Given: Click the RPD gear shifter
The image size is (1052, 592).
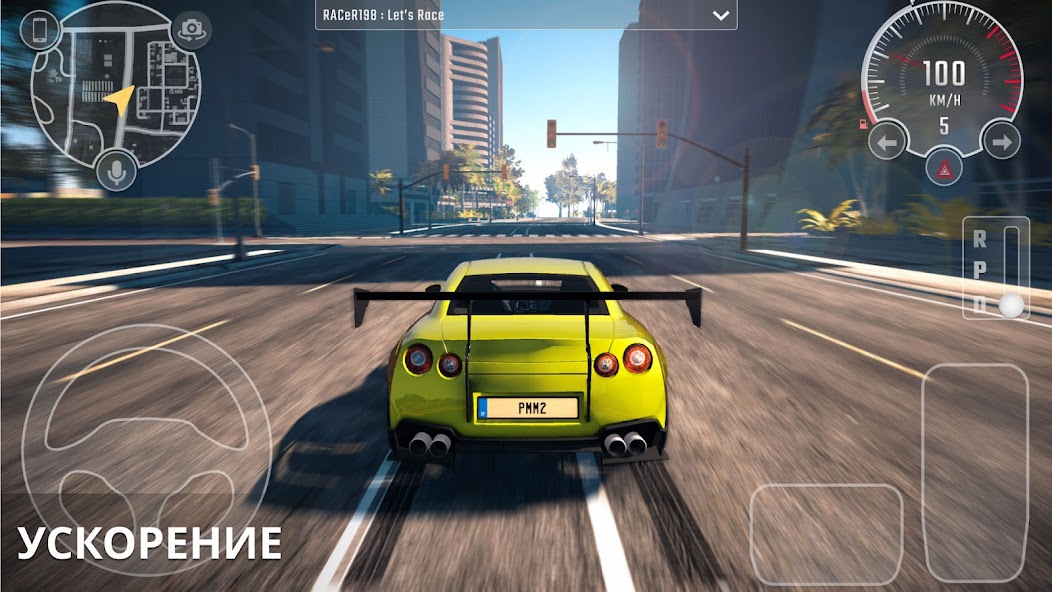Looking at the screenshot, I should 994,267.
